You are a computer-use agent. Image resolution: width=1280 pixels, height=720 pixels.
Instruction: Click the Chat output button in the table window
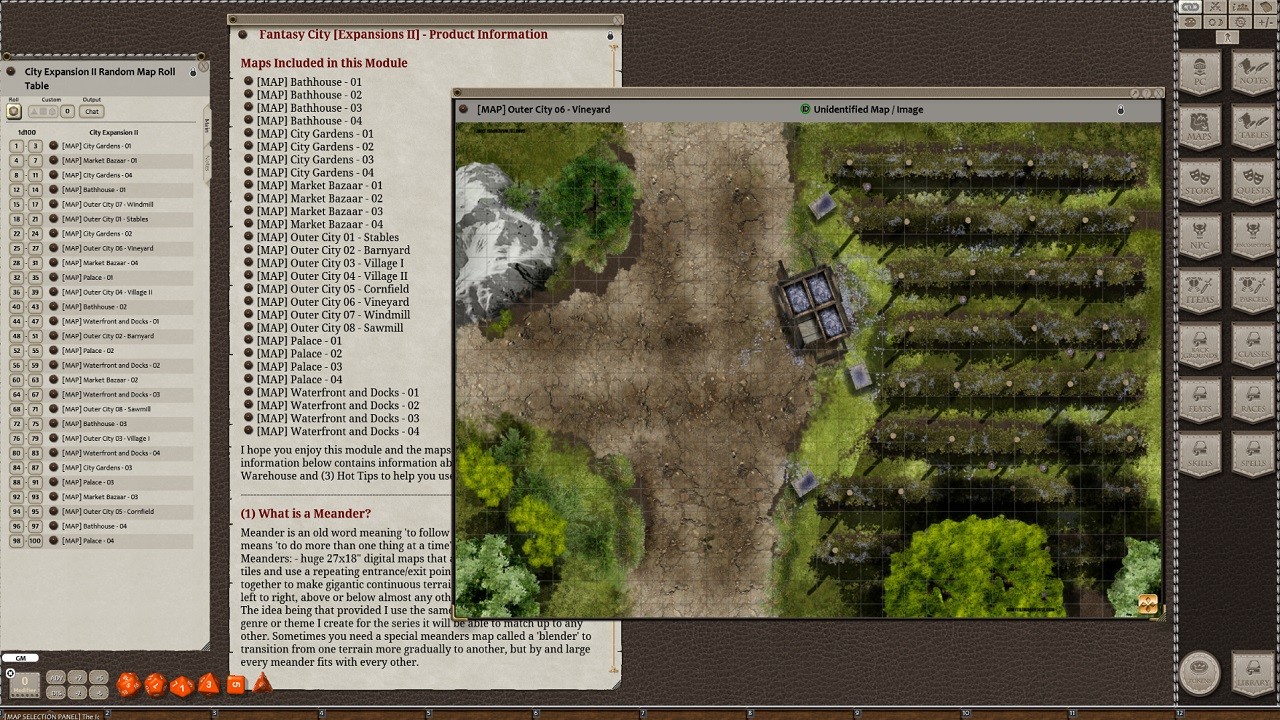(91, 111)
